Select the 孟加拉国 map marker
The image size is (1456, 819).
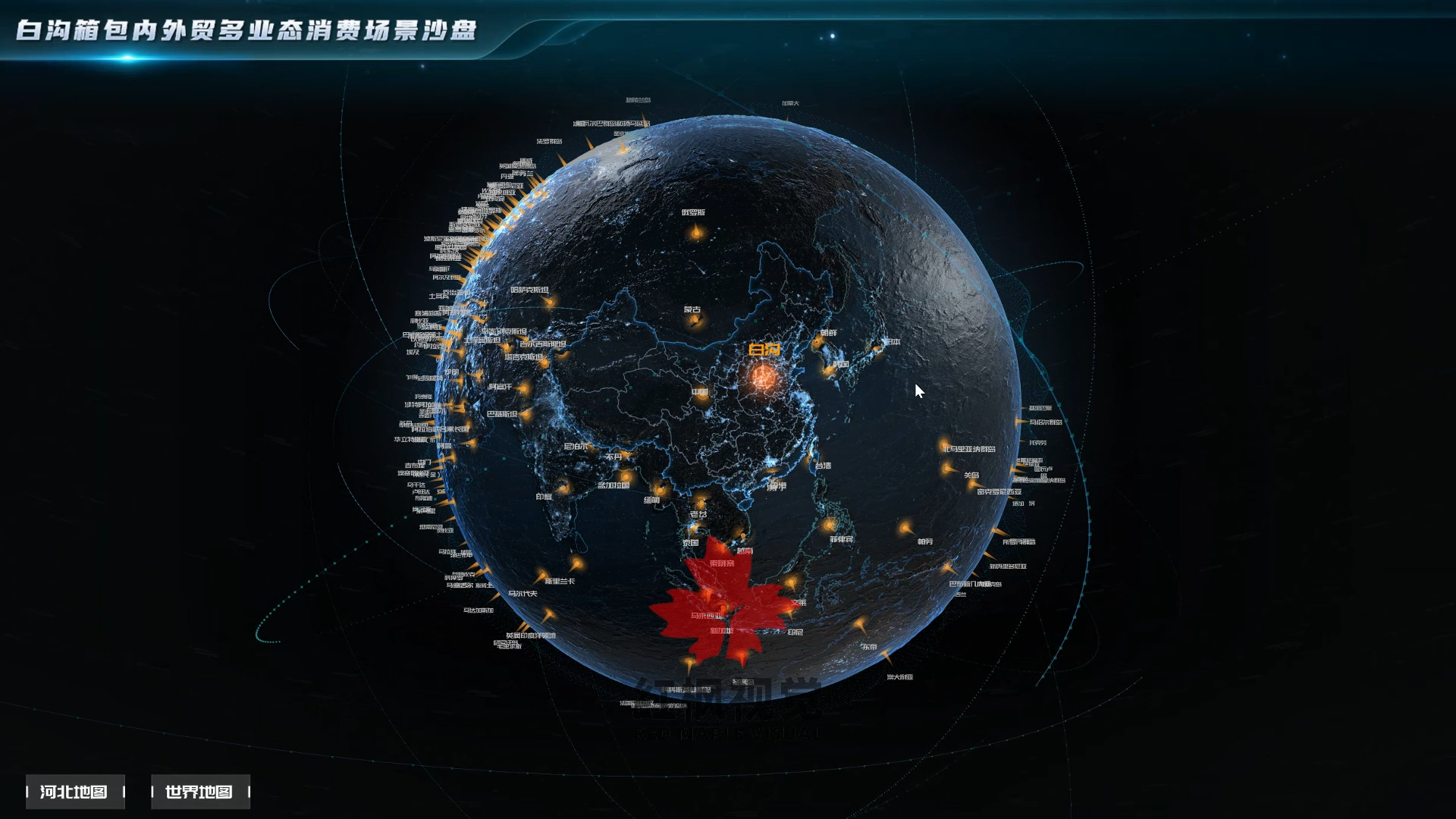coord(625,476)
